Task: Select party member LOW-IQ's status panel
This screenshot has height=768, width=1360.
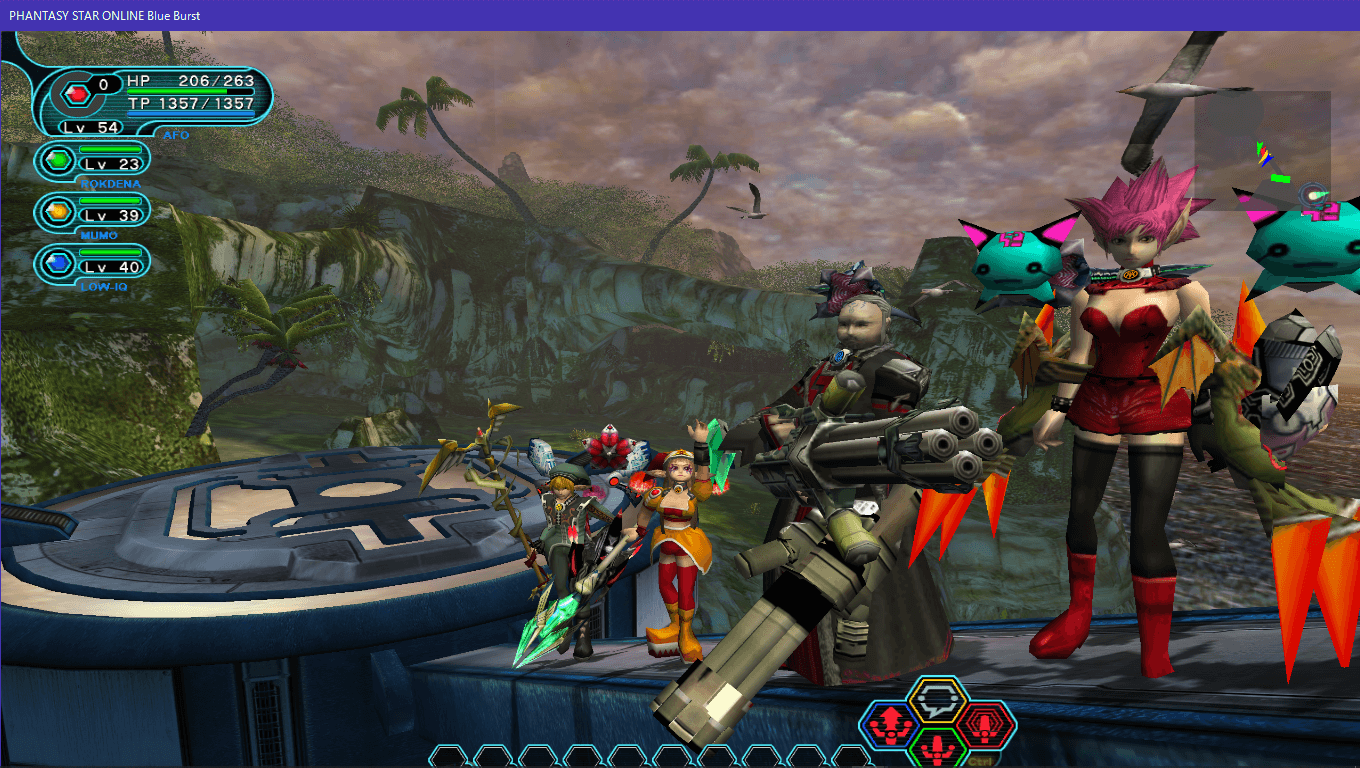Action: tap(93, 262)
